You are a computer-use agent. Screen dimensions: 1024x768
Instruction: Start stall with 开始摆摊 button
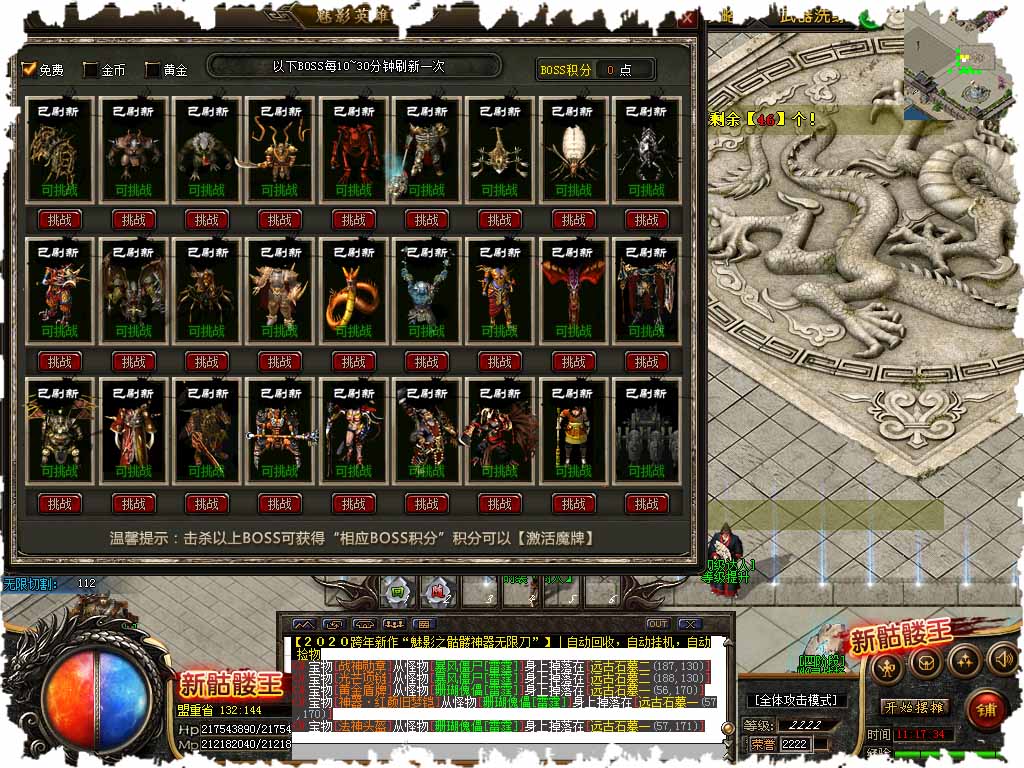pyautogui.click(x=914, y=707)
